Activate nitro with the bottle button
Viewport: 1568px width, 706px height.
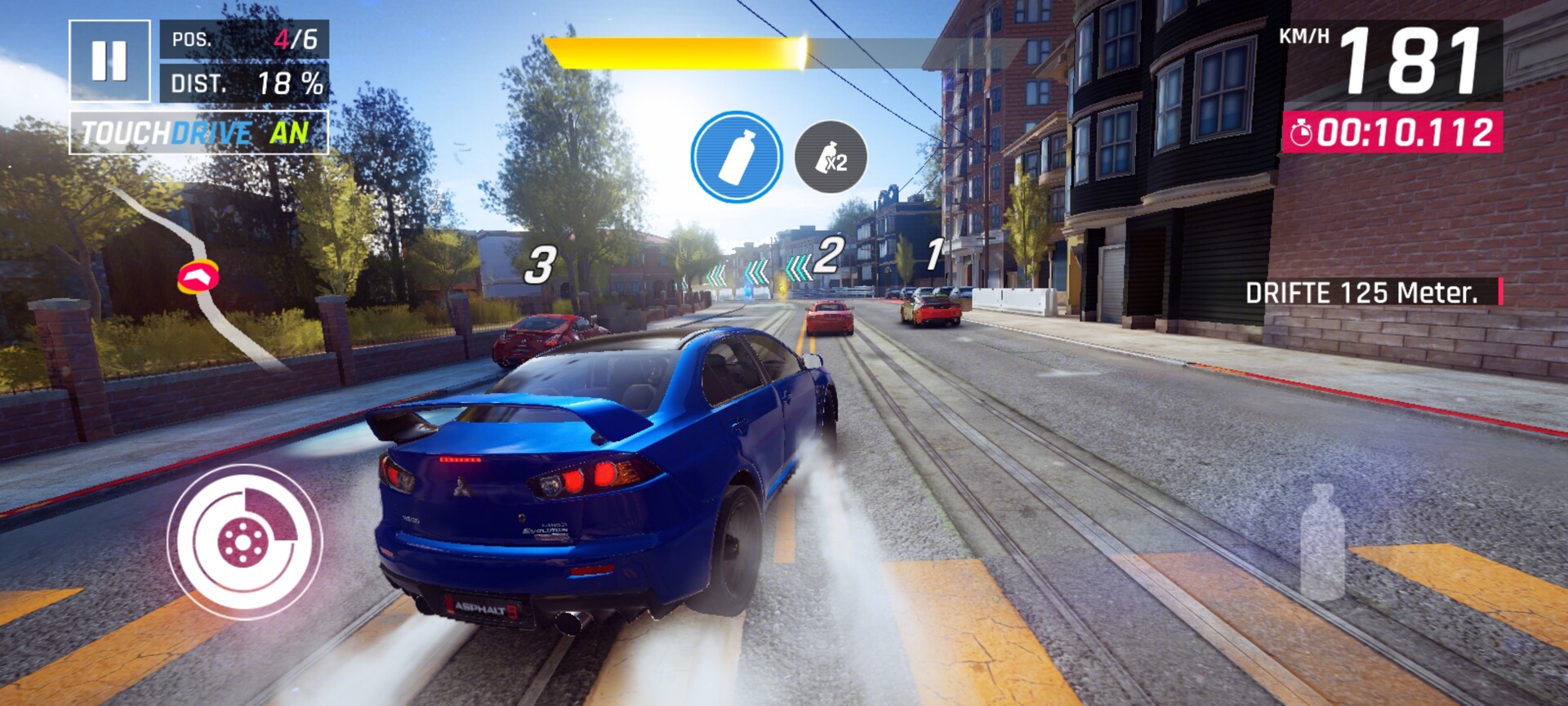[1321, 543]
